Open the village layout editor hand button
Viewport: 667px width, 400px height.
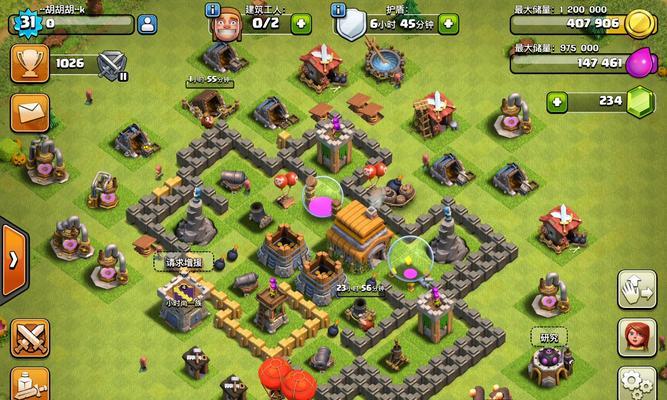pos(636,289)
